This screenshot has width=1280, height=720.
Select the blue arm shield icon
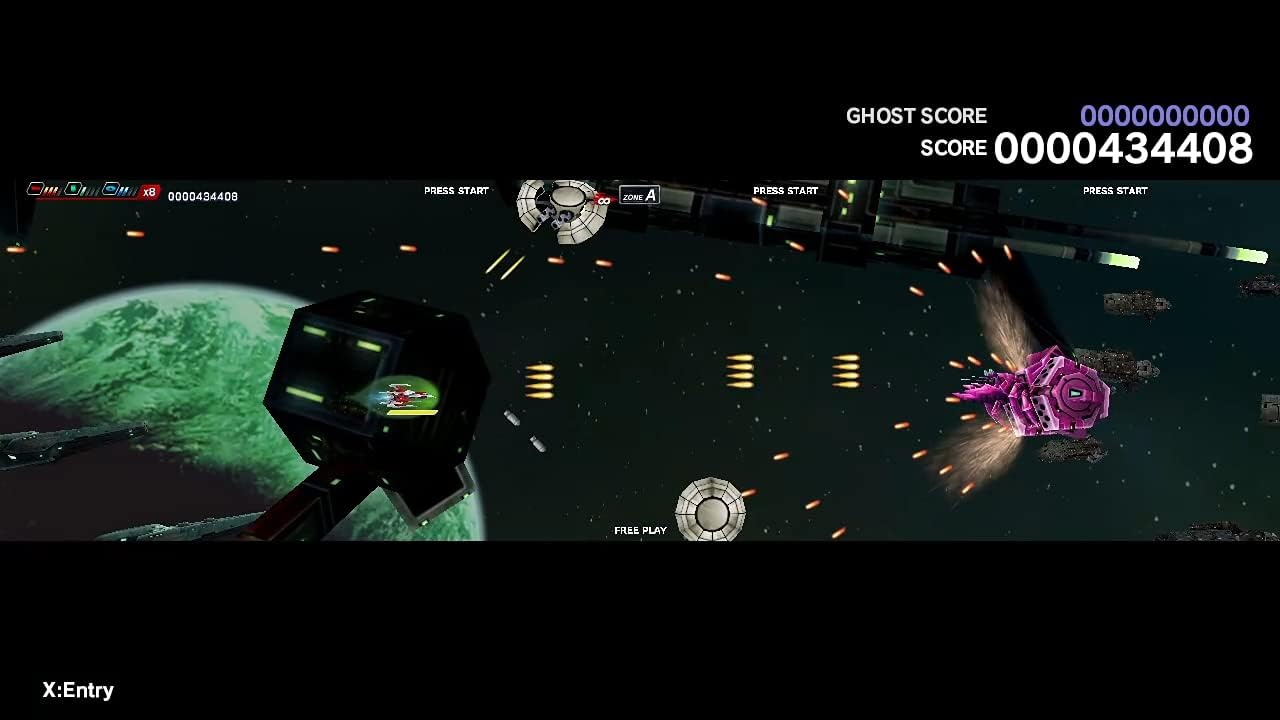pos(111,189)
